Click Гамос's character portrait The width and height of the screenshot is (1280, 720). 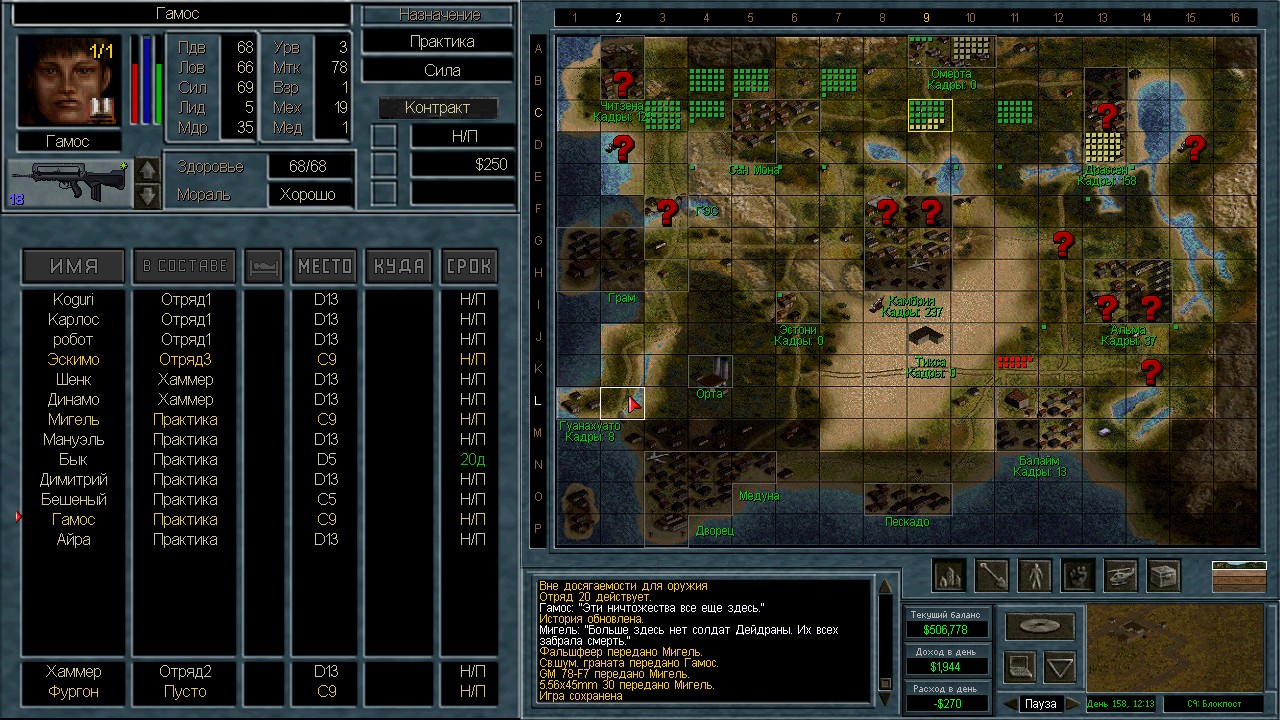point(68,82)
